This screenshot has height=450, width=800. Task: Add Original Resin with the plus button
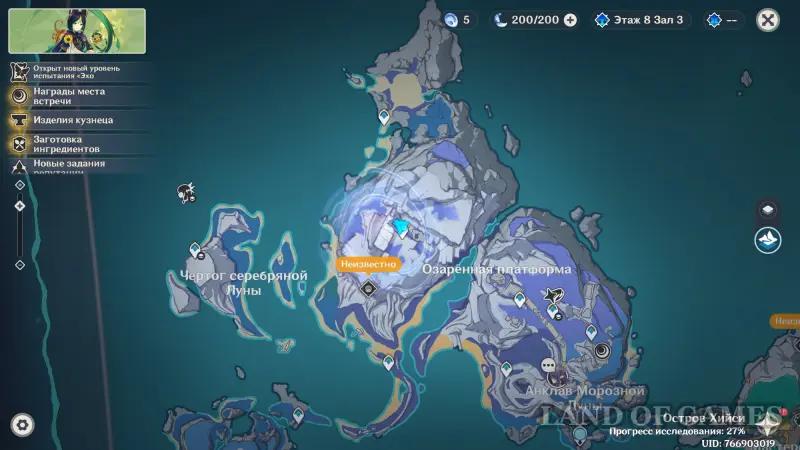(x=570, y=19)
